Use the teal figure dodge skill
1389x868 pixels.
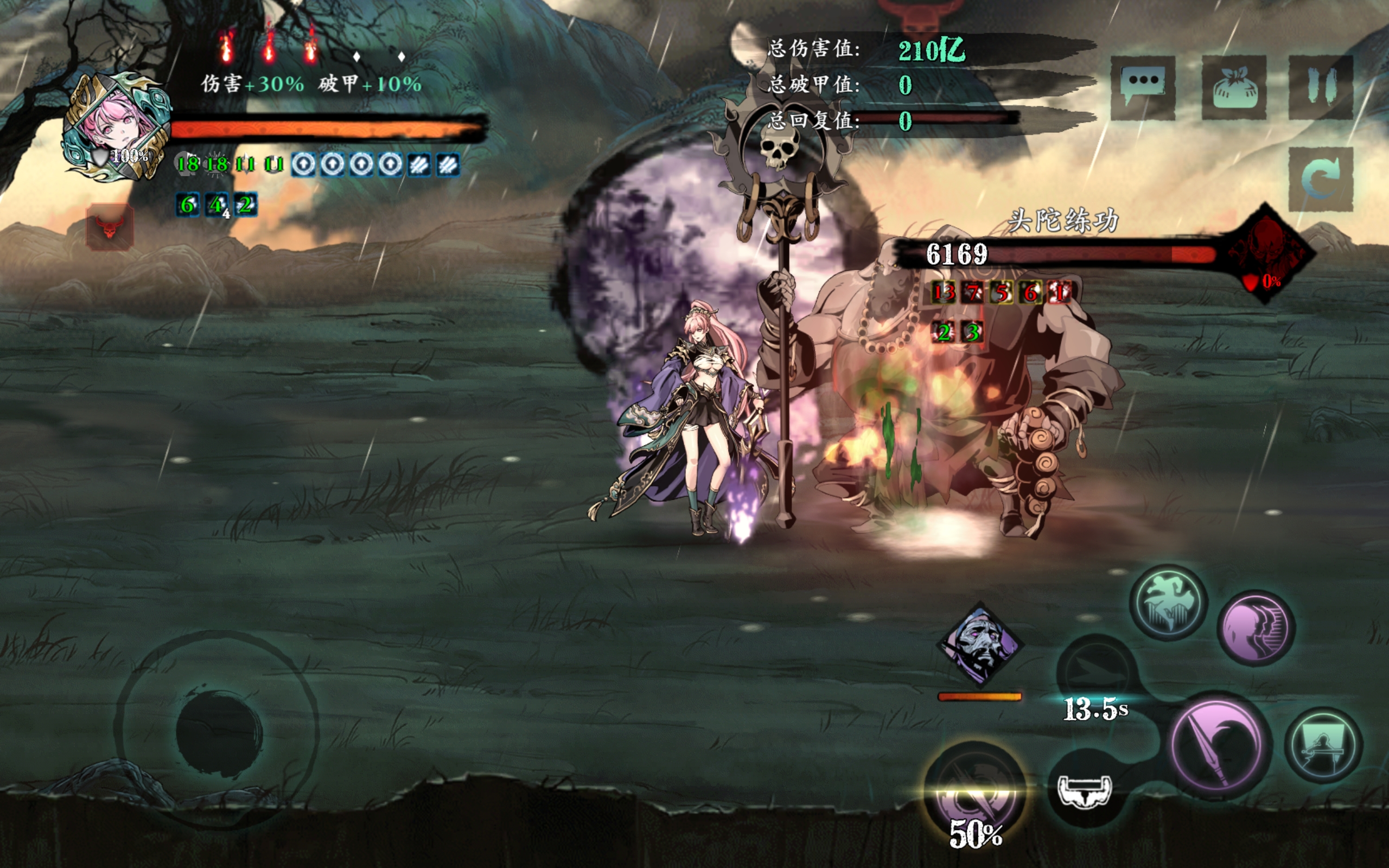(1323, 745)
